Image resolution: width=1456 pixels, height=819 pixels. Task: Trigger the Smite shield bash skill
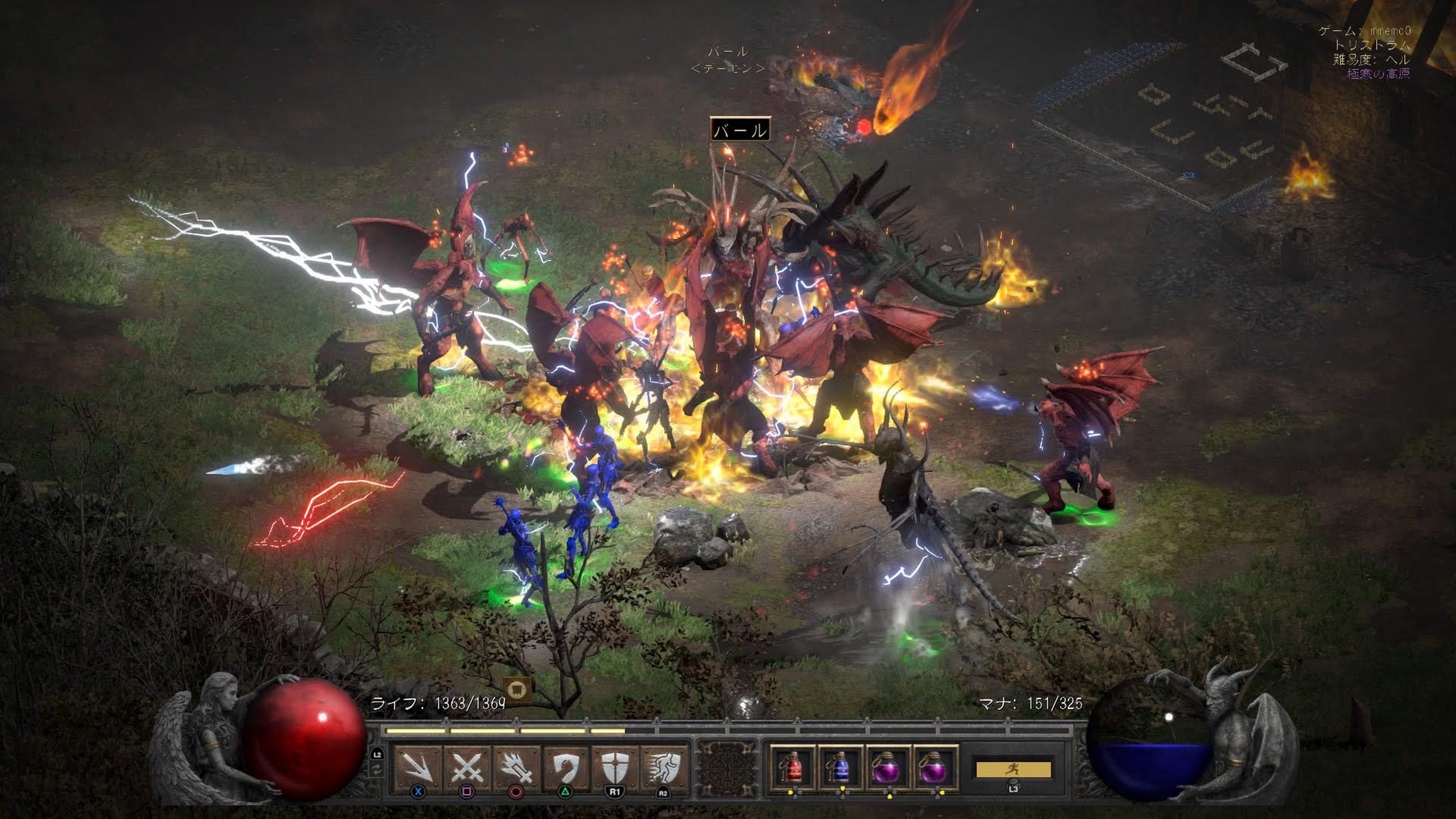566,767
